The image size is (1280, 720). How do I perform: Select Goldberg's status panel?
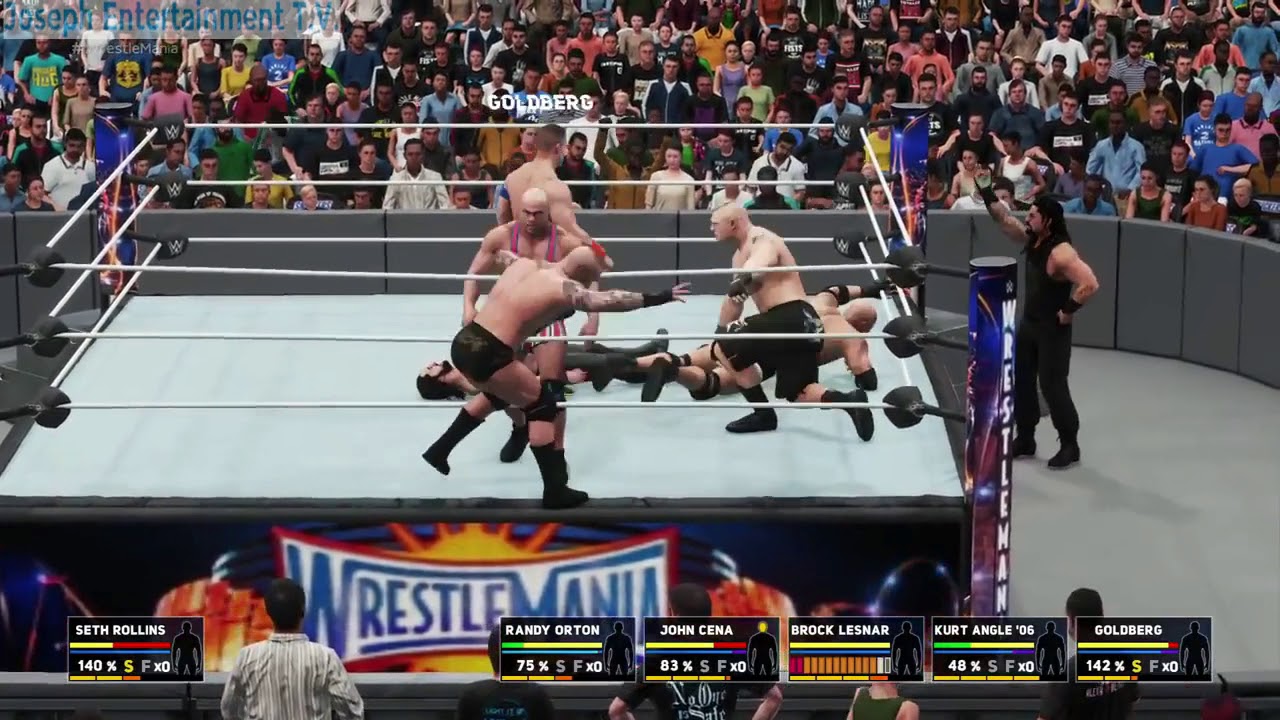[x=1143, y=649]
